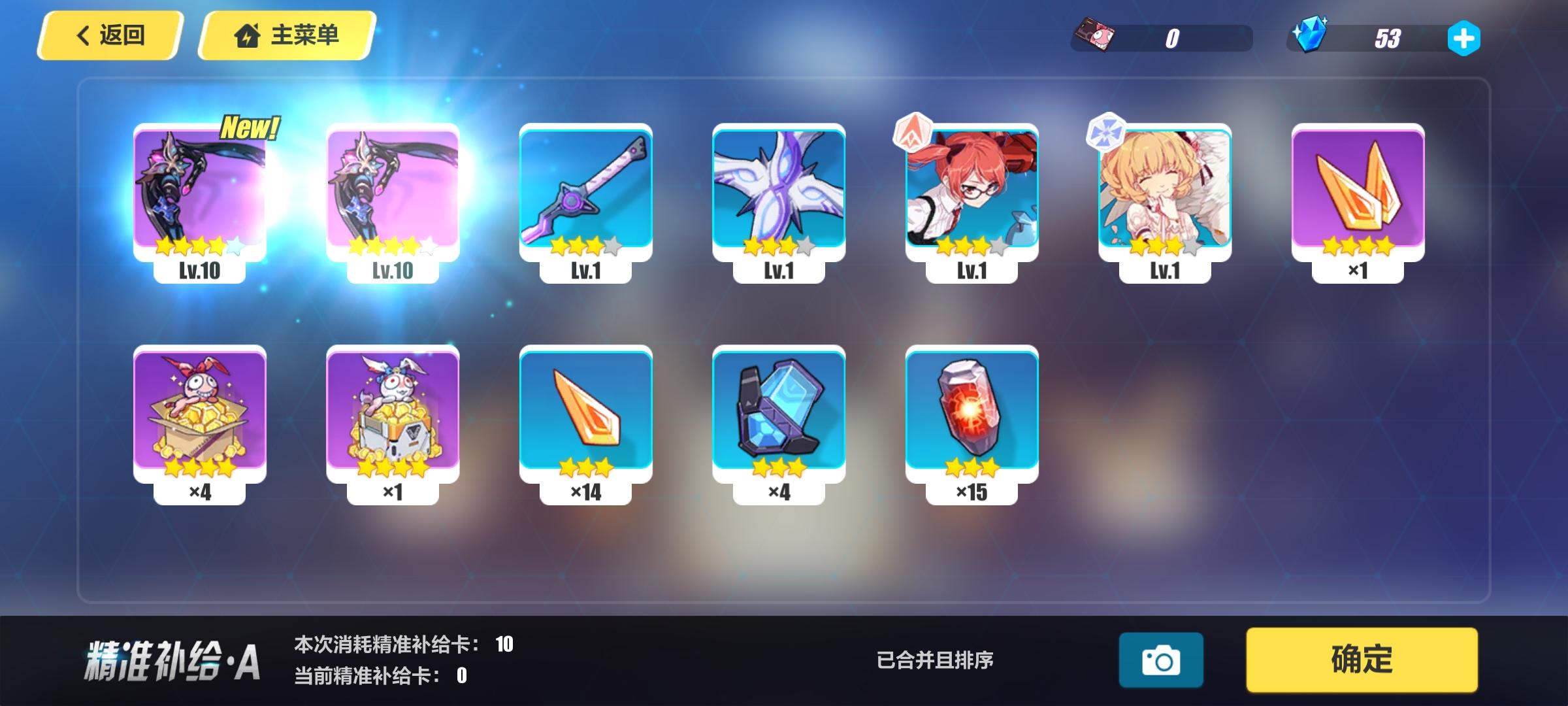Click the 返回 back button
Screen dimensions: 1568x706
[111, 36]
